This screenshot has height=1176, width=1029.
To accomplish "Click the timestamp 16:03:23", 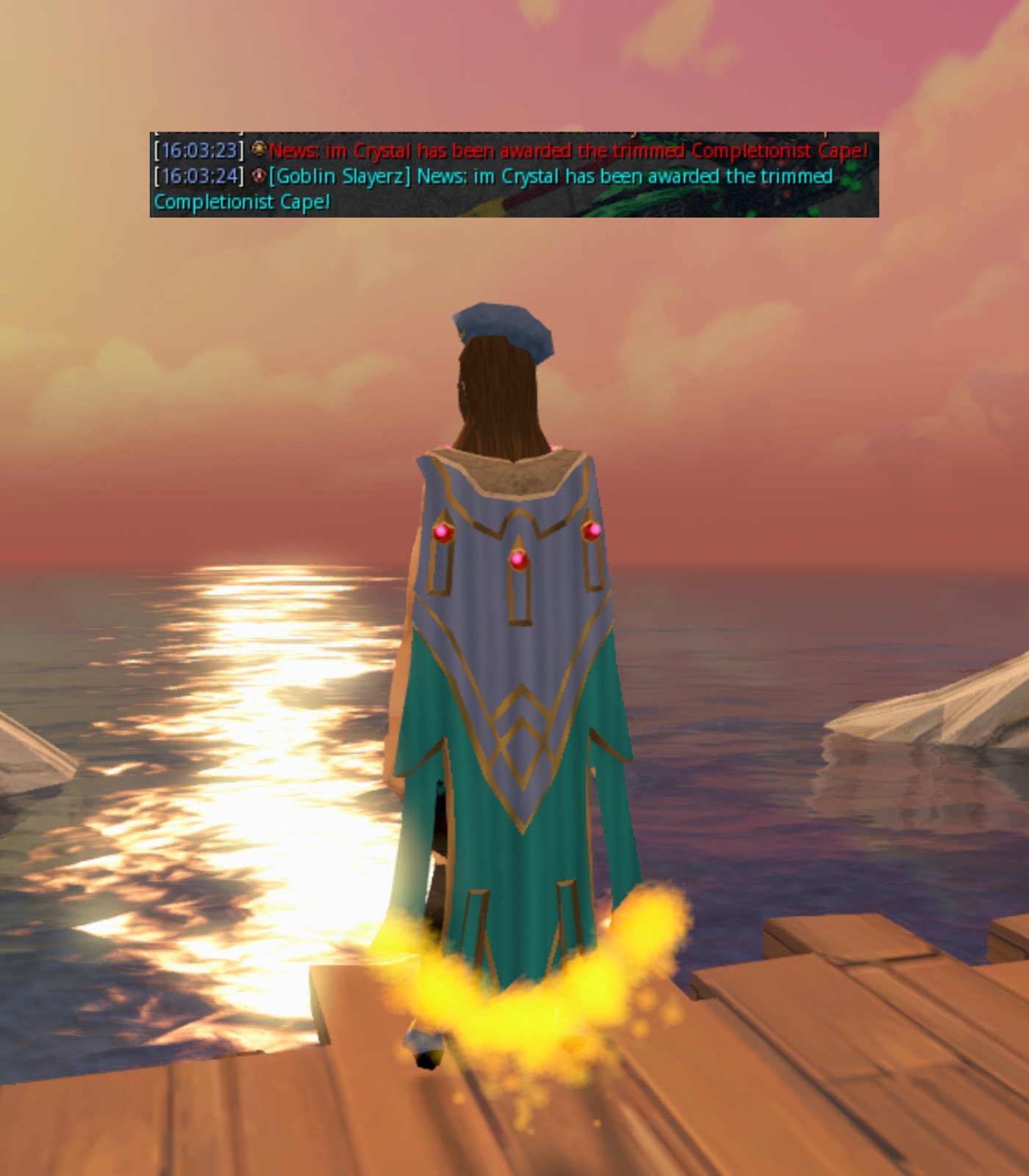I will (198, 151).
